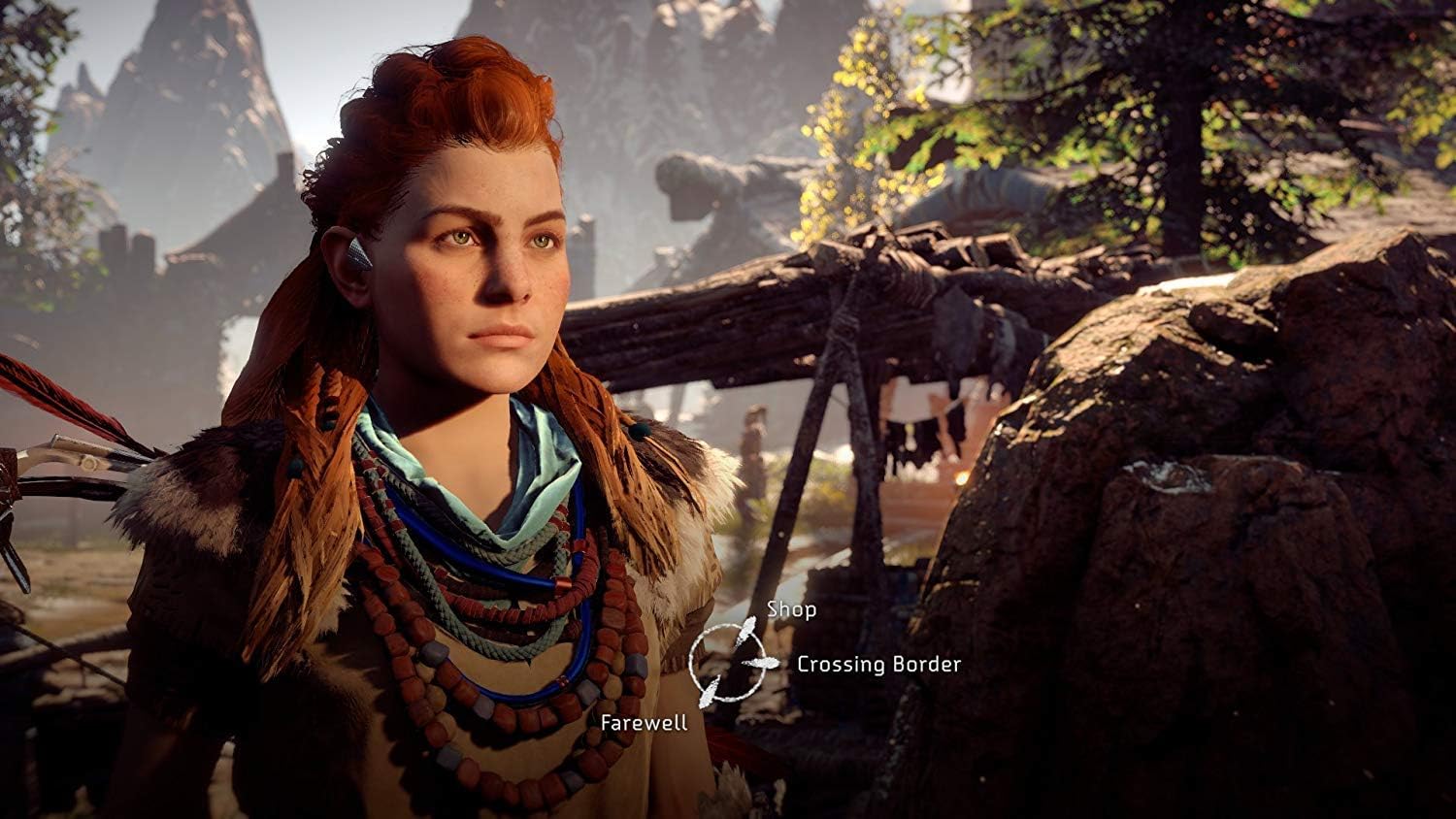Select Farewell to end the conversation
1456x819 pixels.
pos(645,721)
